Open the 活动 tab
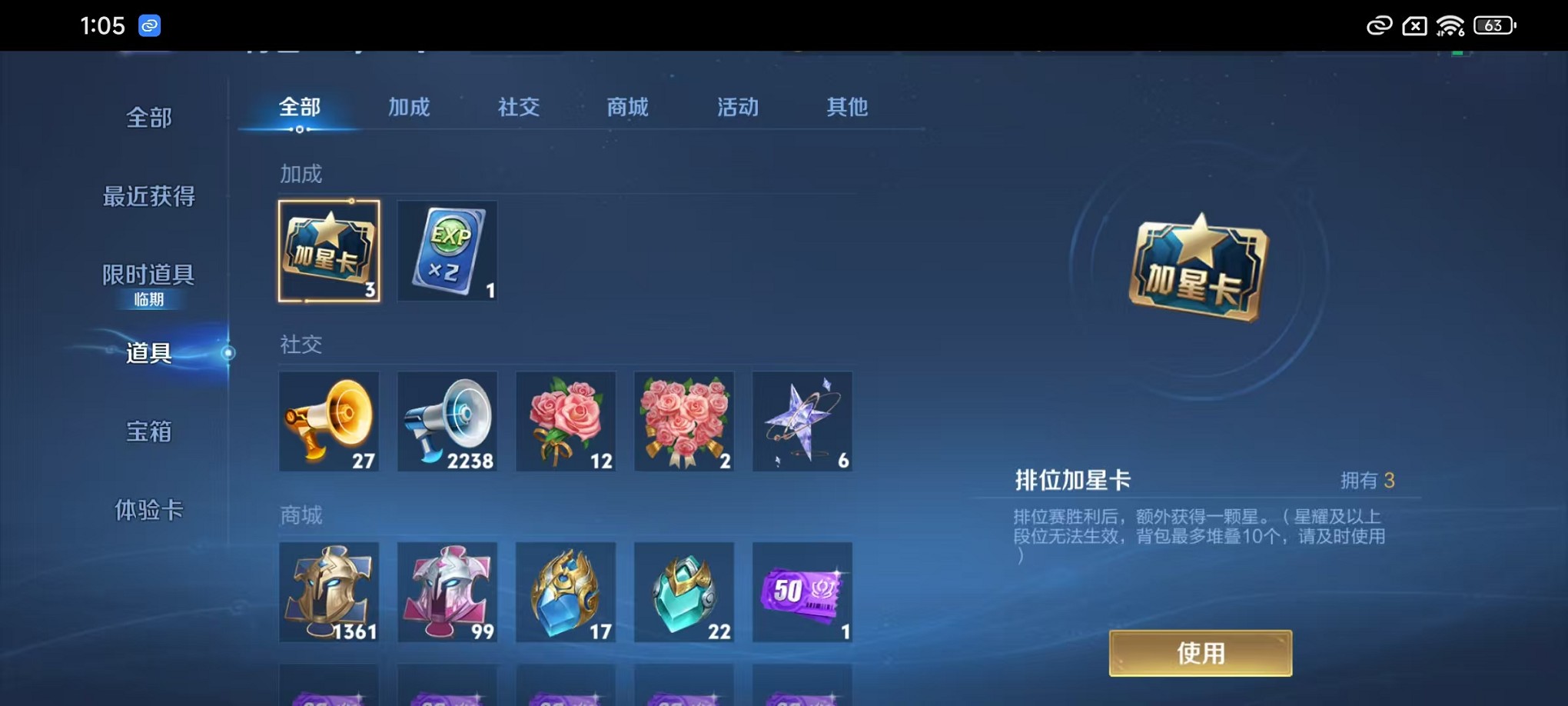 click(x=736, y=108)
